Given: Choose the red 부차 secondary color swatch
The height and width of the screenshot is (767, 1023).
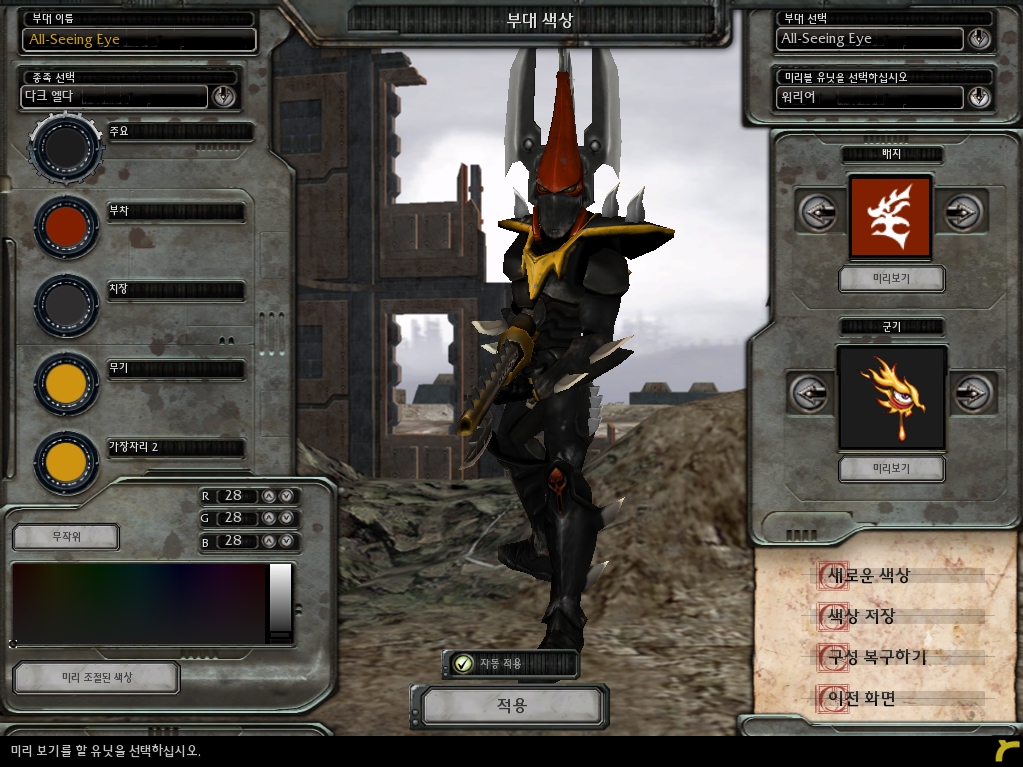Looking at the screenshot, I should click(66, 227).
